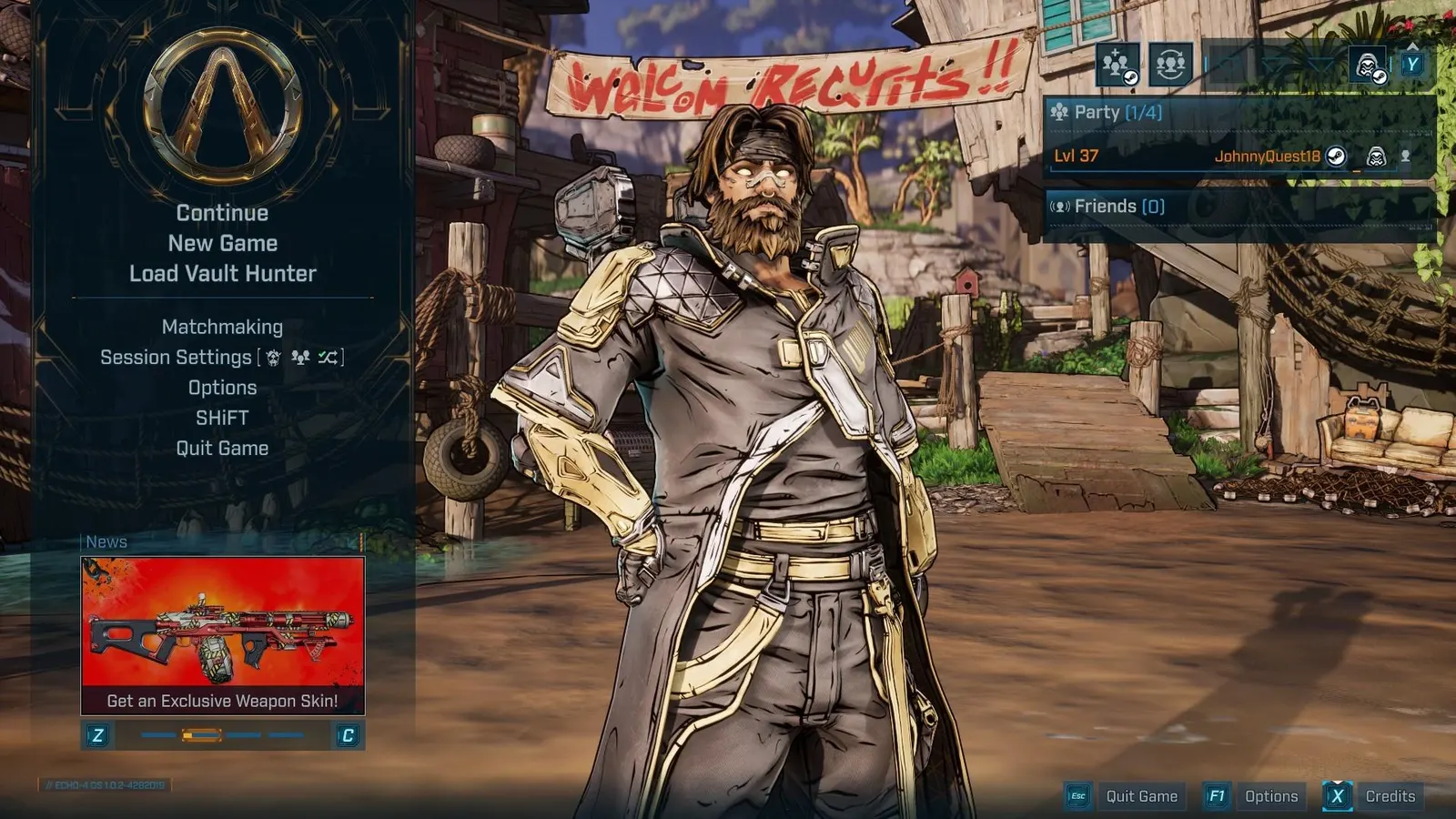This screenshot has width=1456, height=819.
Task: Select SHiFT from the main menu
Action: point(222,418)
